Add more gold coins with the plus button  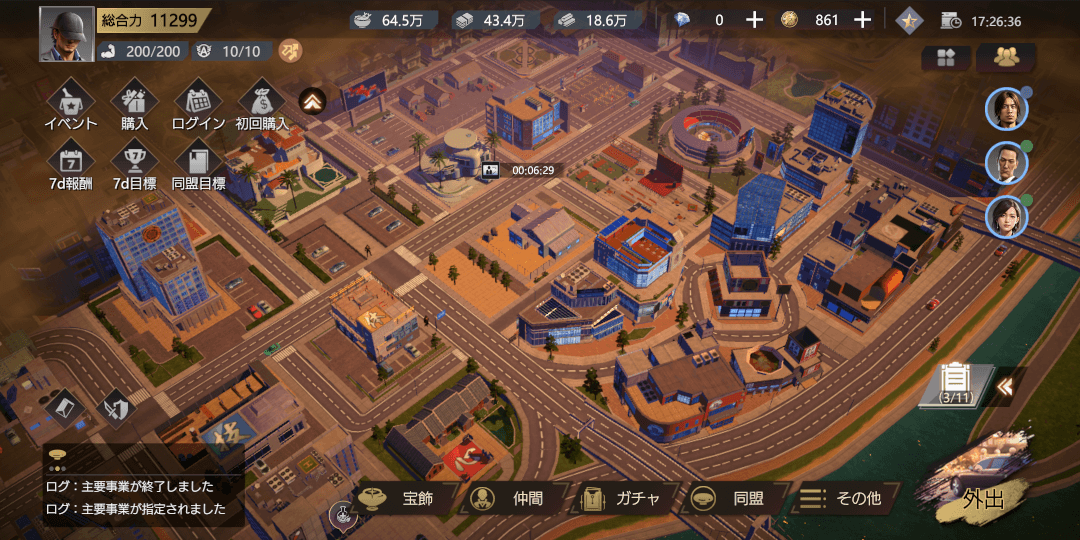(862, 20)
